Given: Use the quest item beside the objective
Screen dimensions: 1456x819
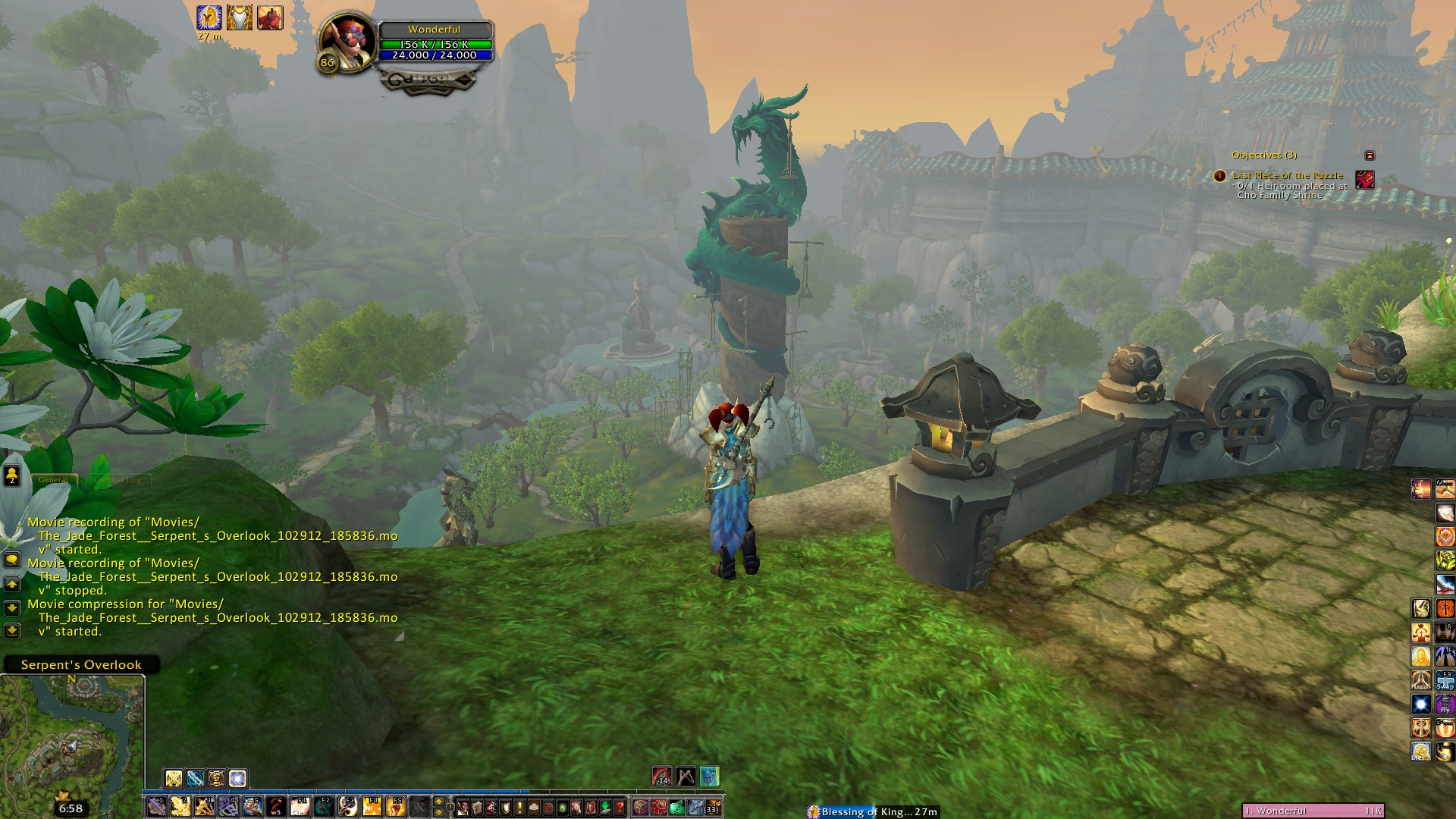Looking at the screenshot, I should click(1365, 180).
